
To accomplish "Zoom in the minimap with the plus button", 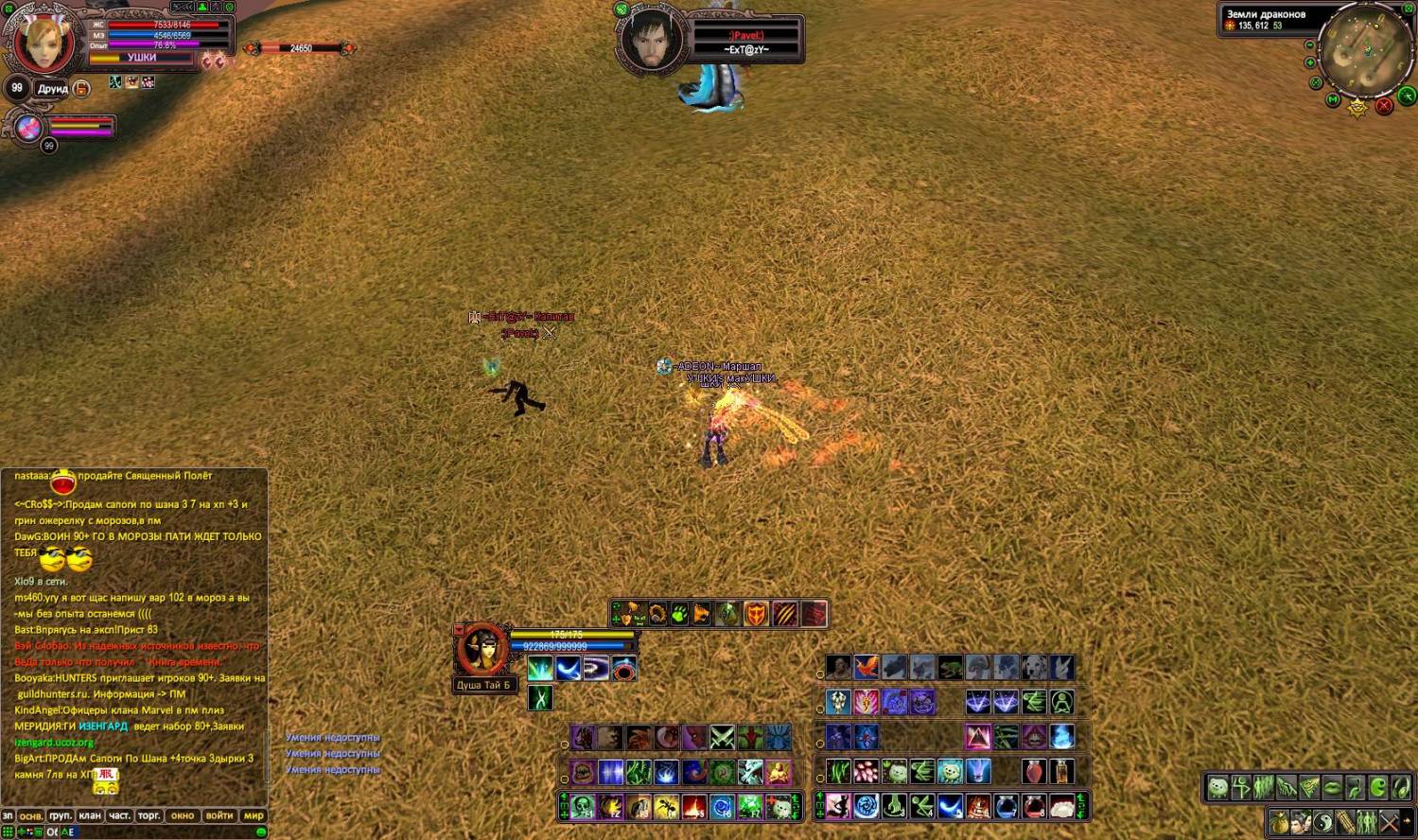I will tap(1309, 63).
